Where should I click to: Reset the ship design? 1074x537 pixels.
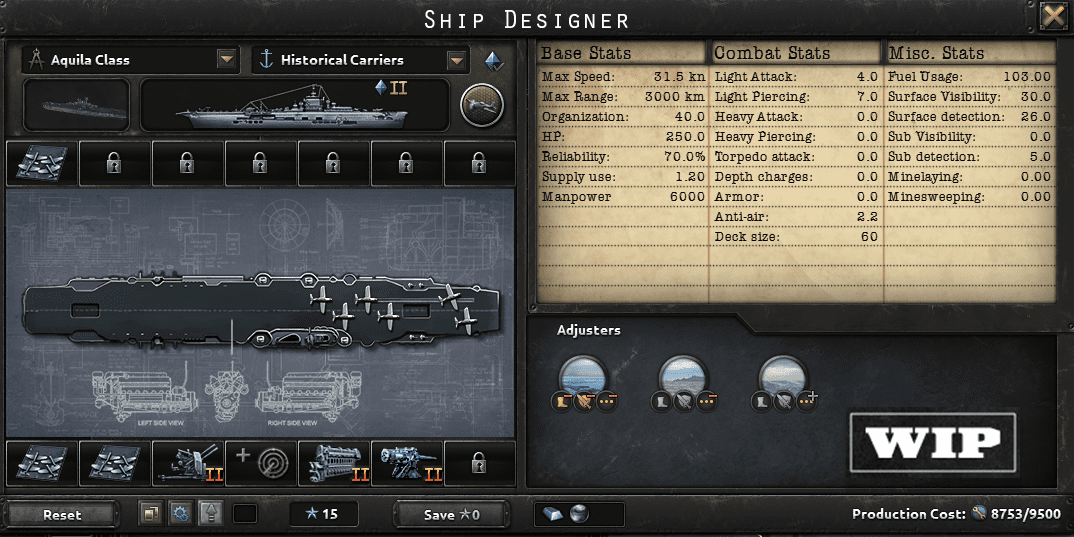(62, 515)
